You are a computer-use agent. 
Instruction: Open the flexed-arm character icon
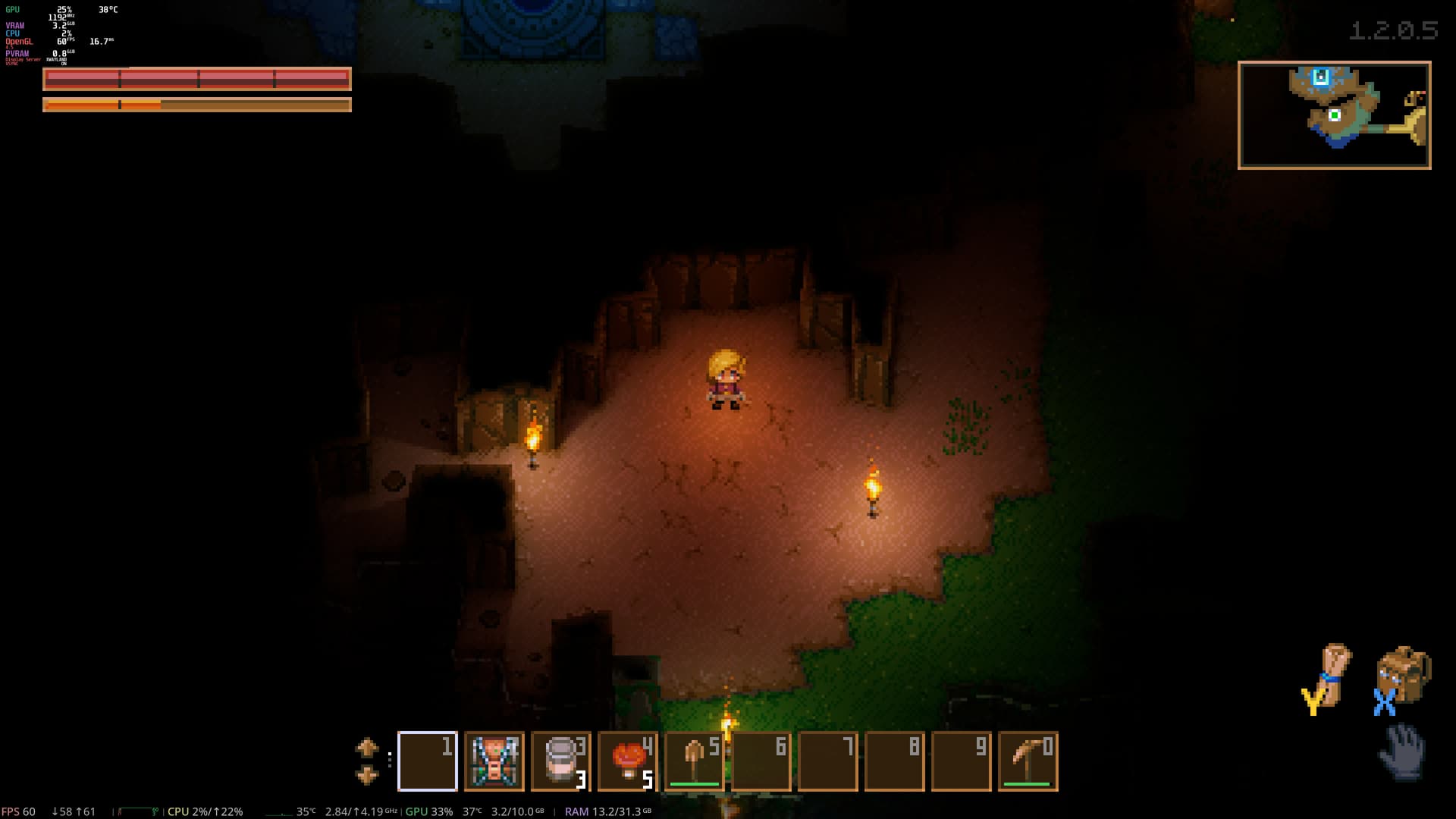pyautogui.click(x=1332, y=673)
